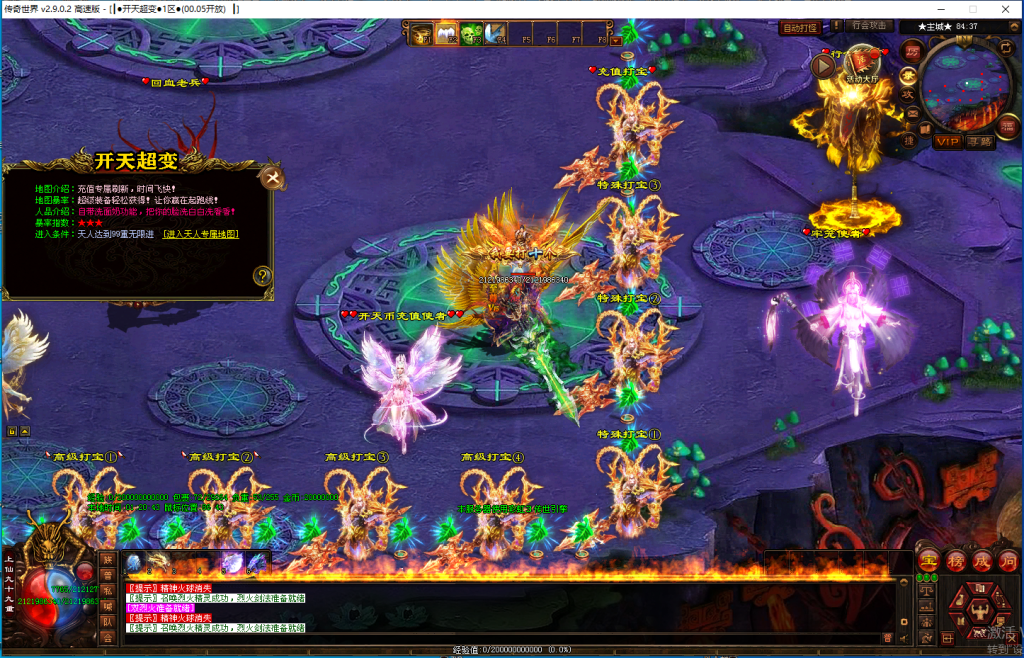Viewport: 1024px width, 658px height.
Task: Select the 行会攻击 guild attack button
Action: [x=867, y=26]
